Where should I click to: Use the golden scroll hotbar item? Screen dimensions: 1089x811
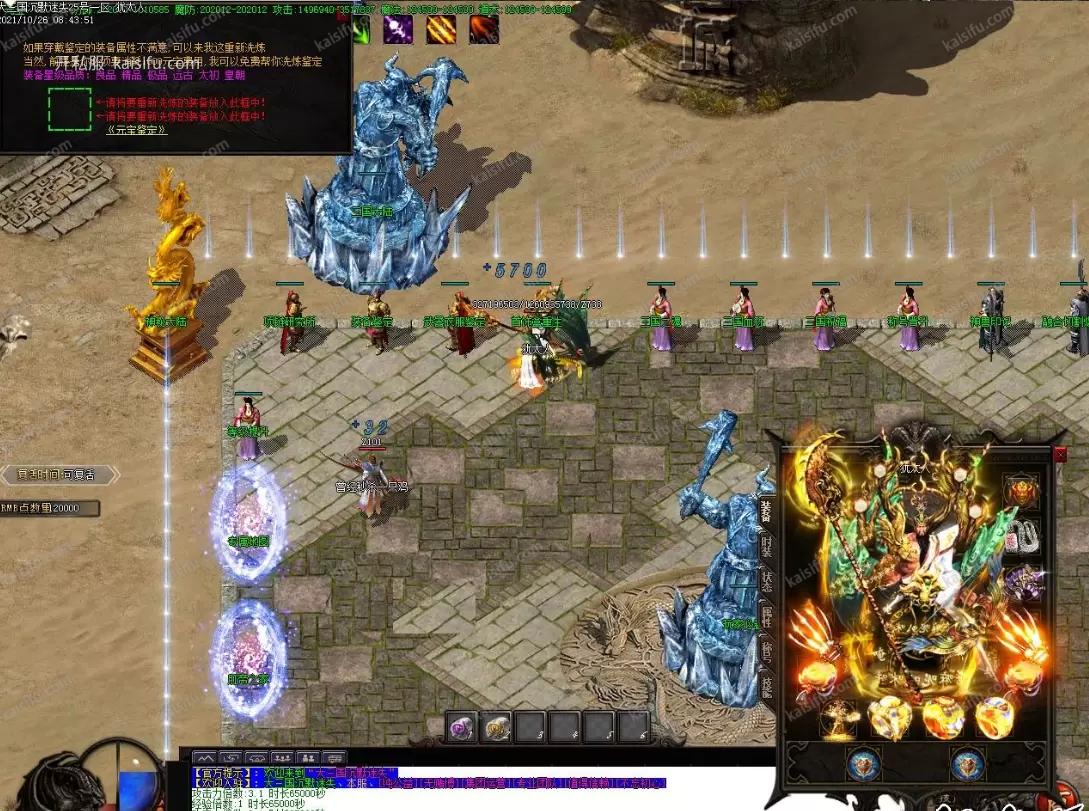pos(496,727)
